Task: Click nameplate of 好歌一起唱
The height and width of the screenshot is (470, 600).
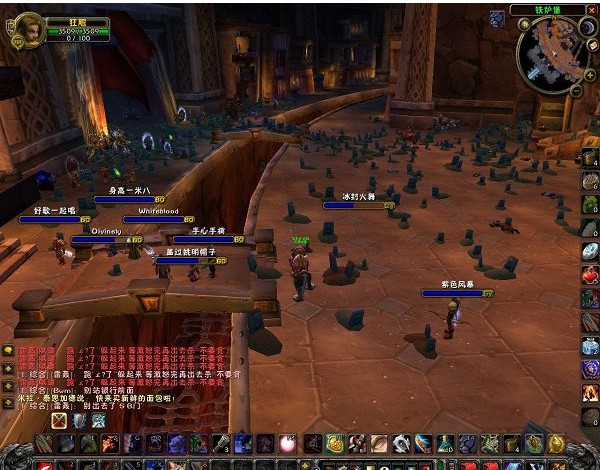Action: [x=54, y=219]
